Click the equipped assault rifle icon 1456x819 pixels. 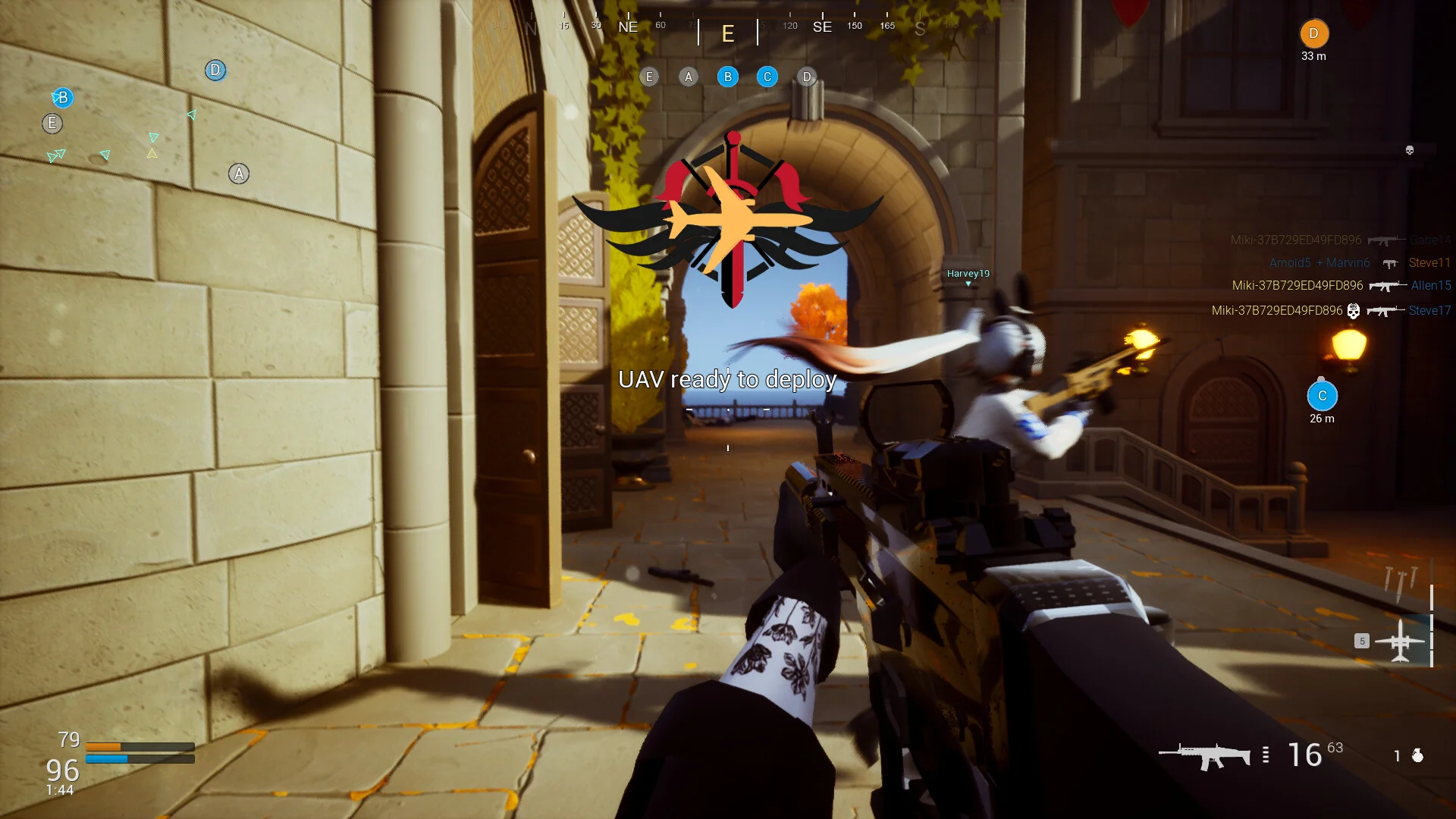click(1204, 755)
